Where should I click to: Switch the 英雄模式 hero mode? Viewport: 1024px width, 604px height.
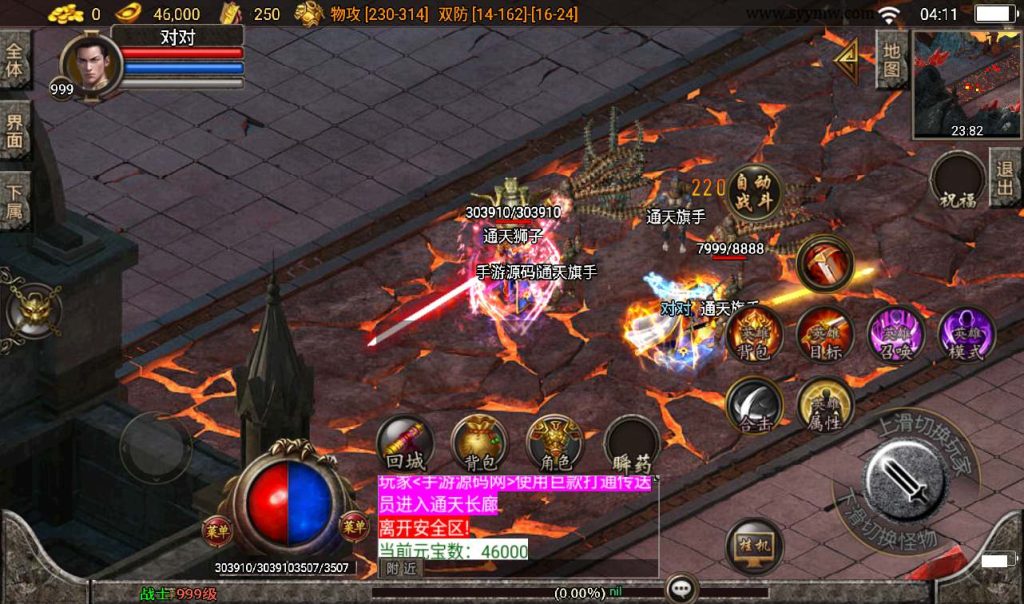tap(966, 335)
